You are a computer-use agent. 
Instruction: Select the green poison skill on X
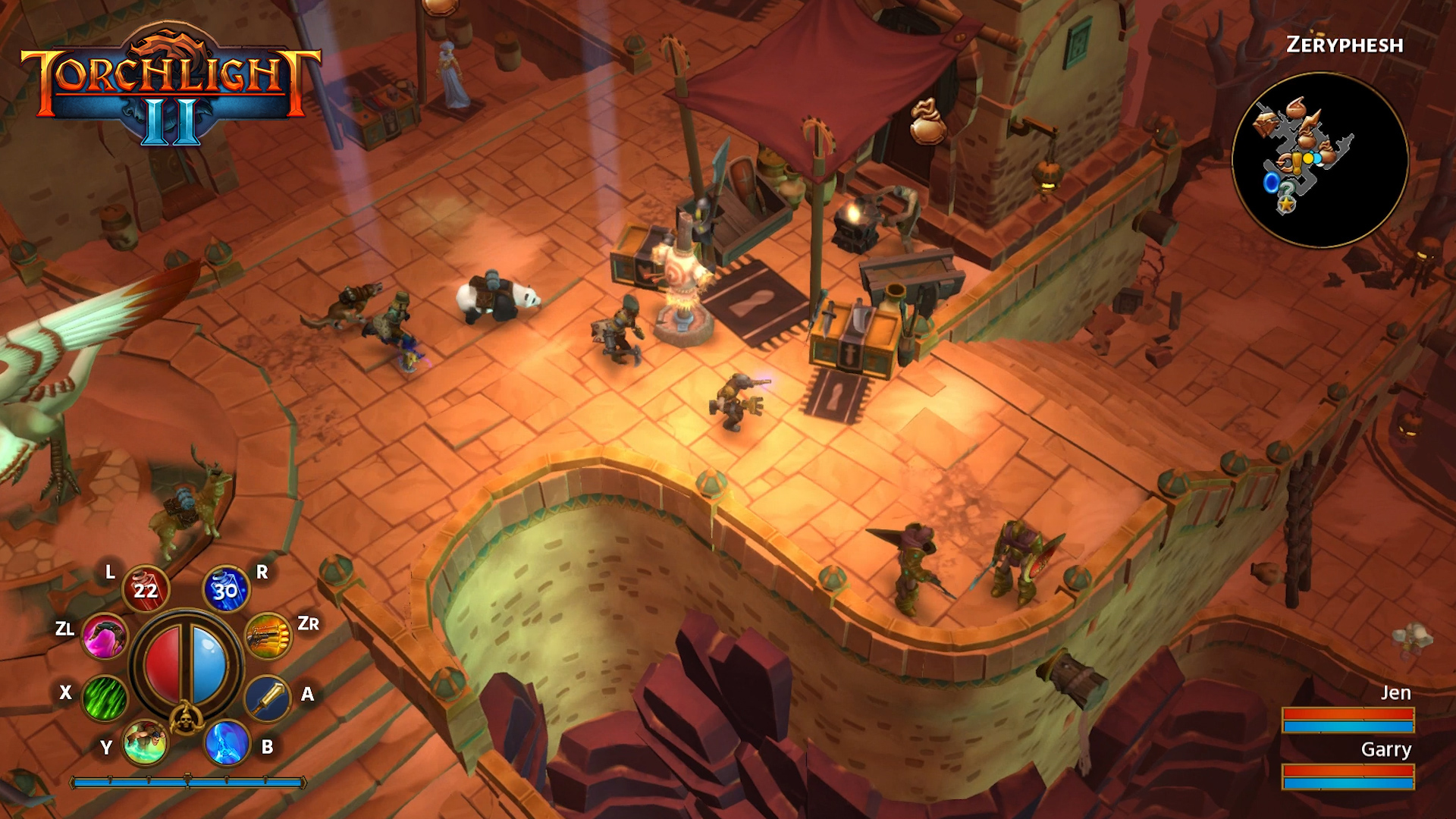click(104, 696)
